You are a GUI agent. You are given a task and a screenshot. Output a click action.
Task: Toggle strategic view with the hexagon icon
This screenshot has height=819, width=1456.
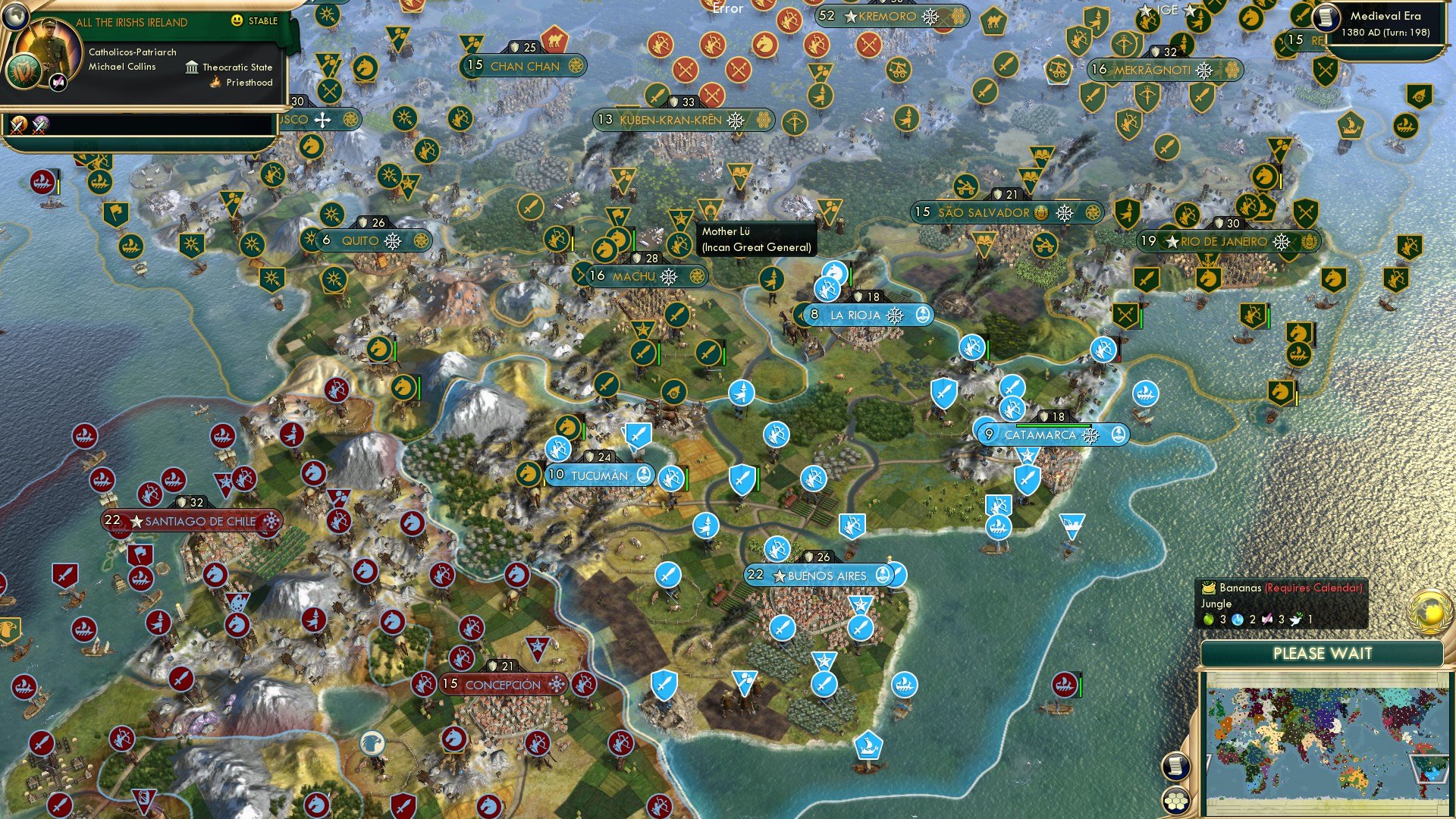tap(1176, 802)
